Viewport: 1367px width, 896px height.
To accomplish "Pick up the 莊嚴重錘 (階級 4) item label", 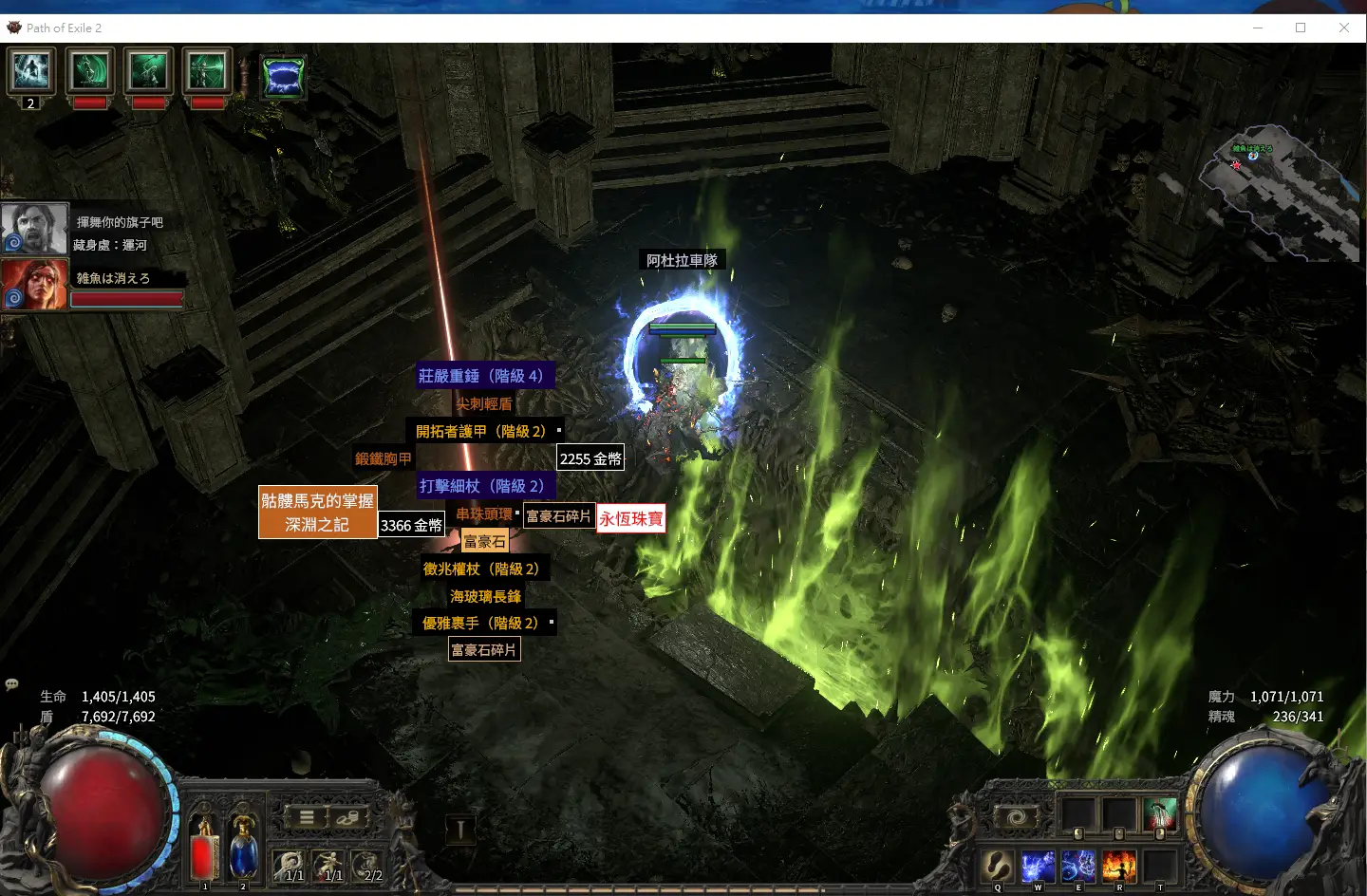I will [481, 376].
